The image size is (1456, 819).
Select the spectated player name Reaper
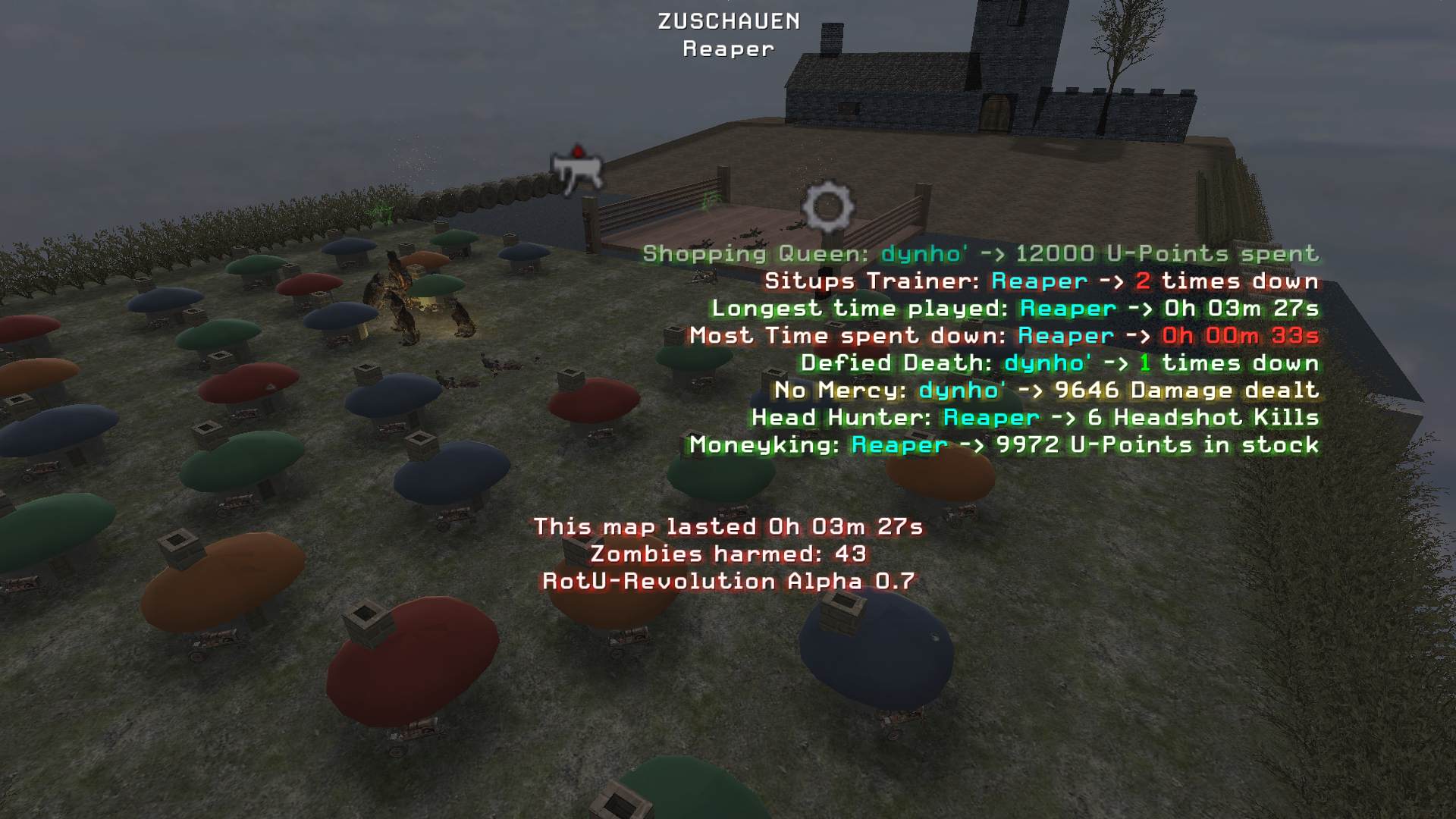pyautogui.click(x=726, y=50)
